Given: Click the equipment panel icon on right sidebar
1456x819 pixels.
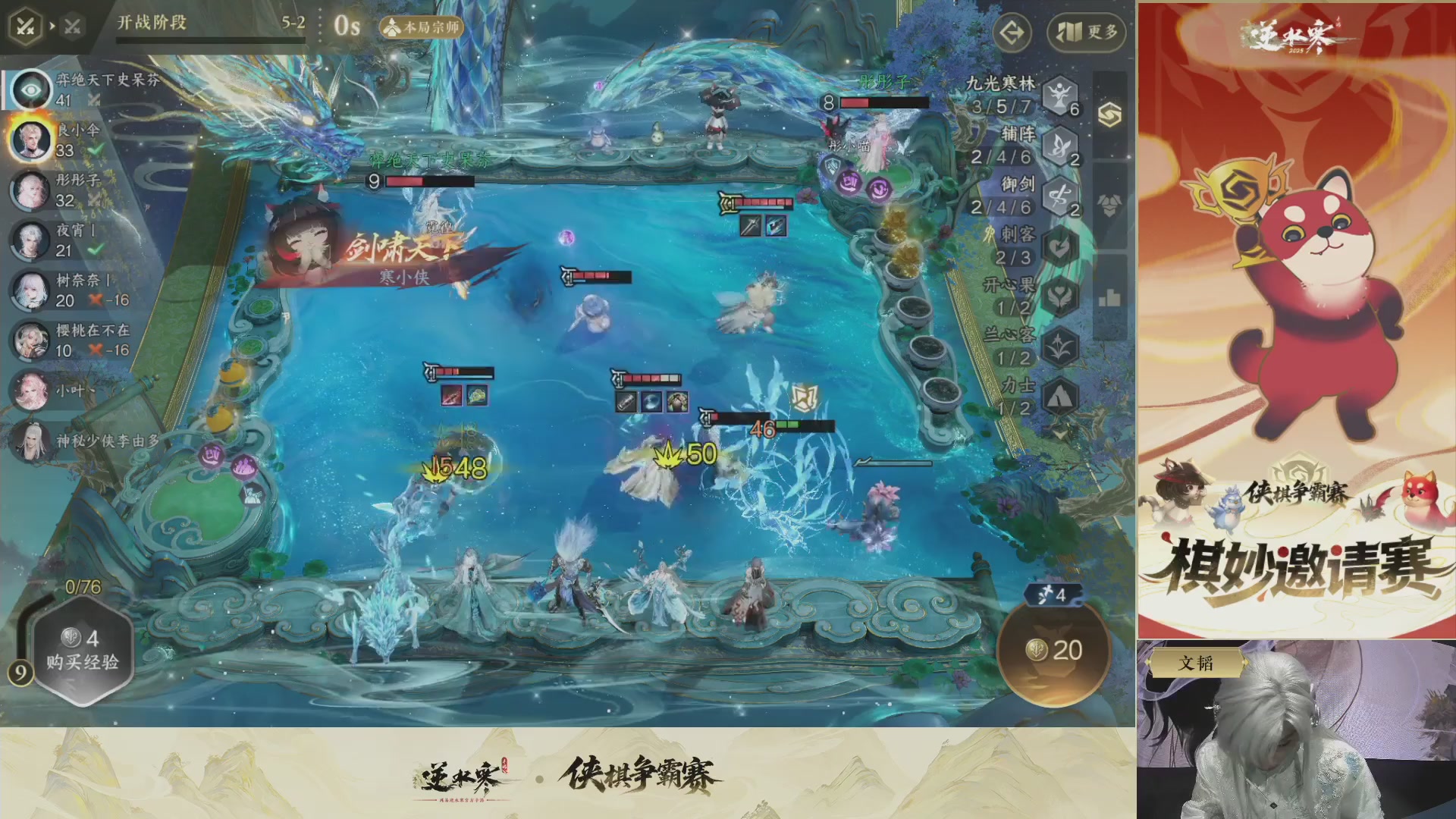Looking at the screenshot, I should tap(1109, 202).
